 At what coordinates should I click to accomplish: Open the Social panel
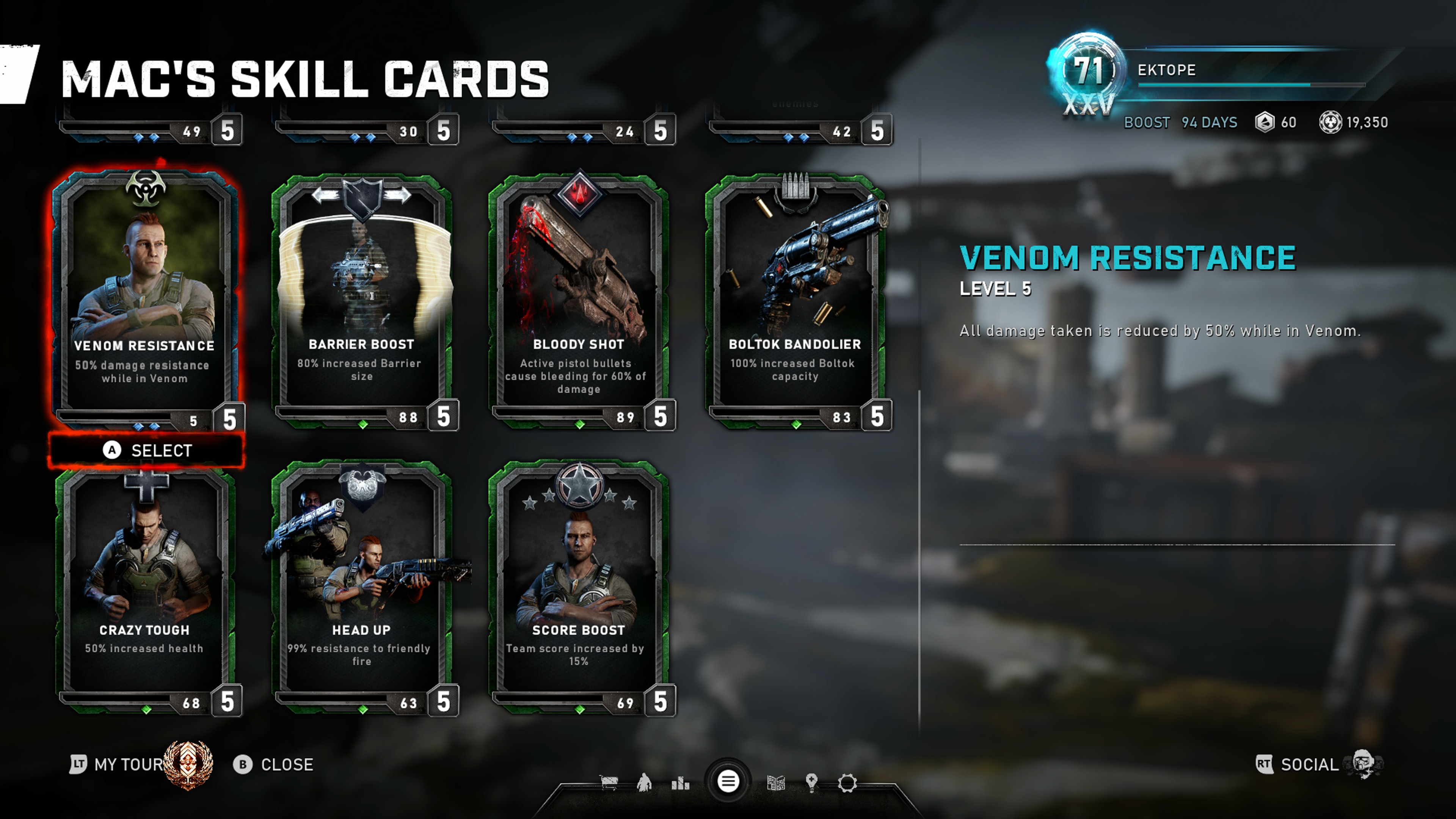(1309, 765)
